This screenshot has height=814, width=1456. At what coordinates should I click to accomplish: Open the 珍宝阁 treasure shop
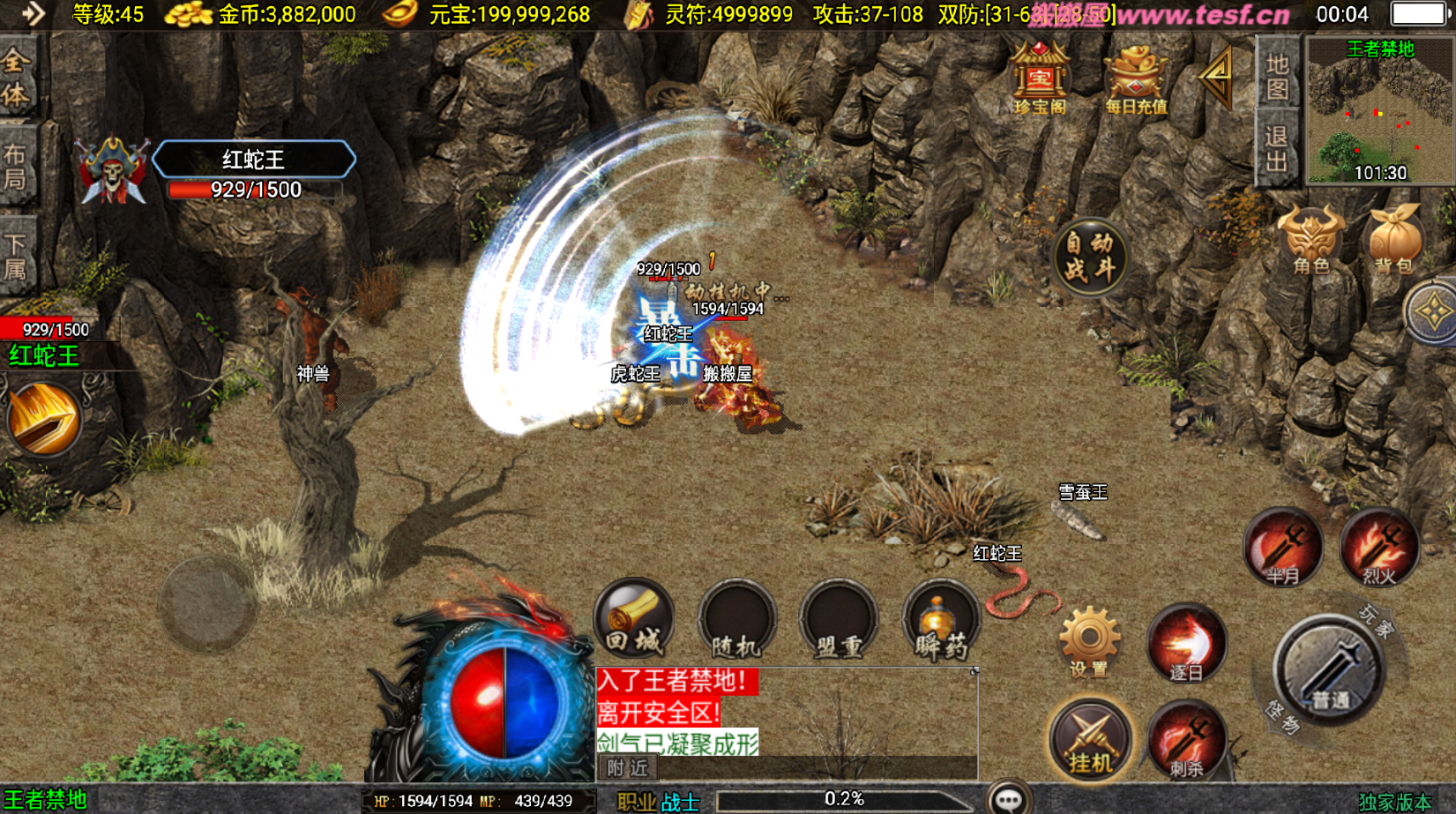1040,79
